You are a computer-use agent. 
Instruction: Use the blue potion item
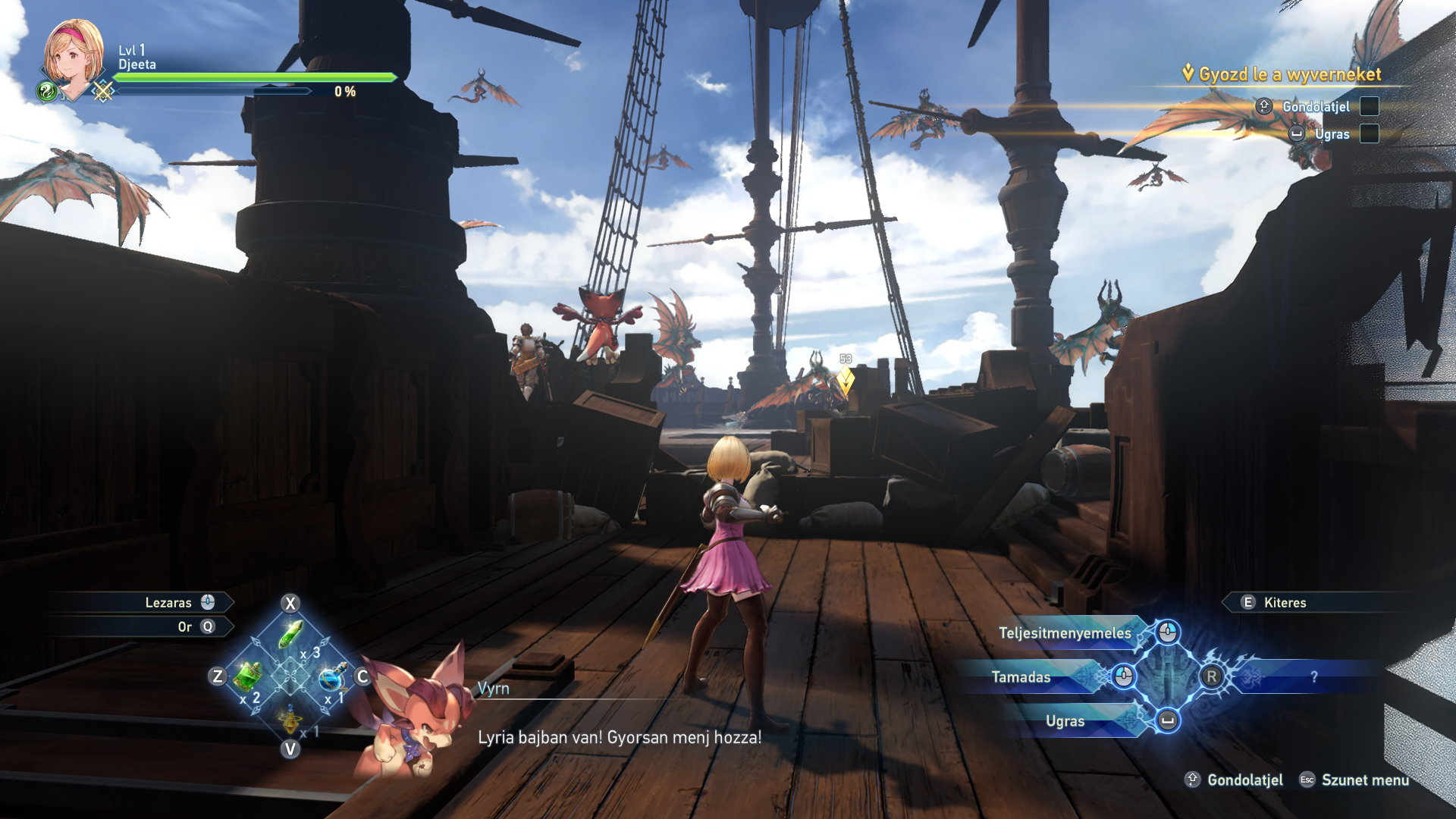[x=332, y=677]
